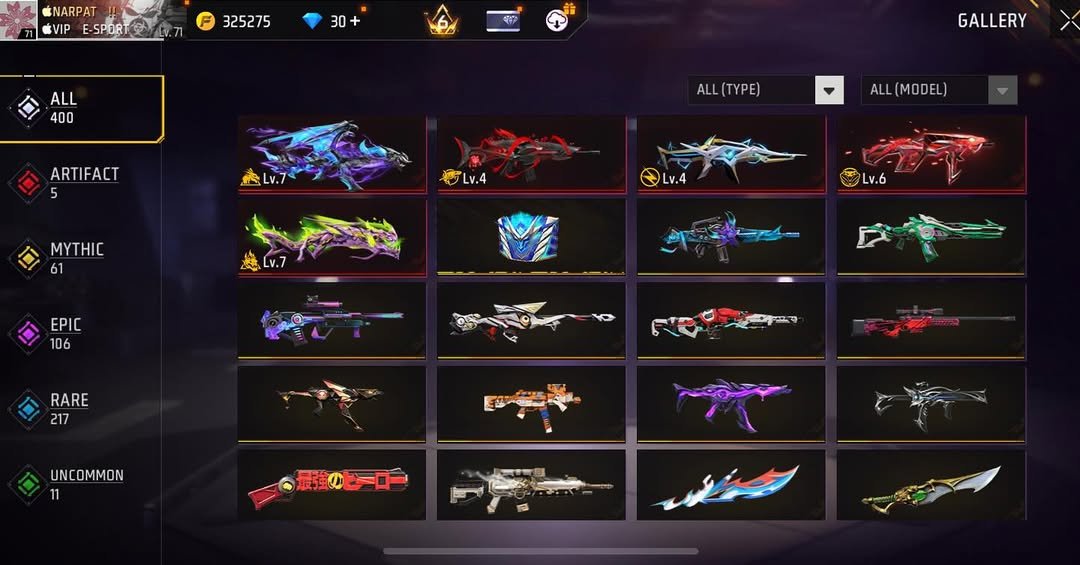The height and width of the screenshot is (565, 1080).
Task: Choose the green purple flame Lv.7 skin
Action: point(331,237)
